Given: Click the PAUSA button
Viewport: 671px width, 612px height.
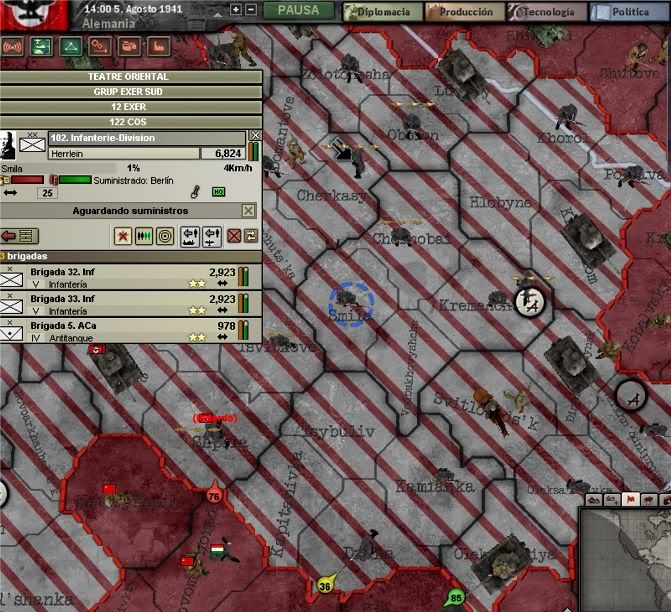Looking at the screenshot, I should pyautogui.click(x=298, y=11).
